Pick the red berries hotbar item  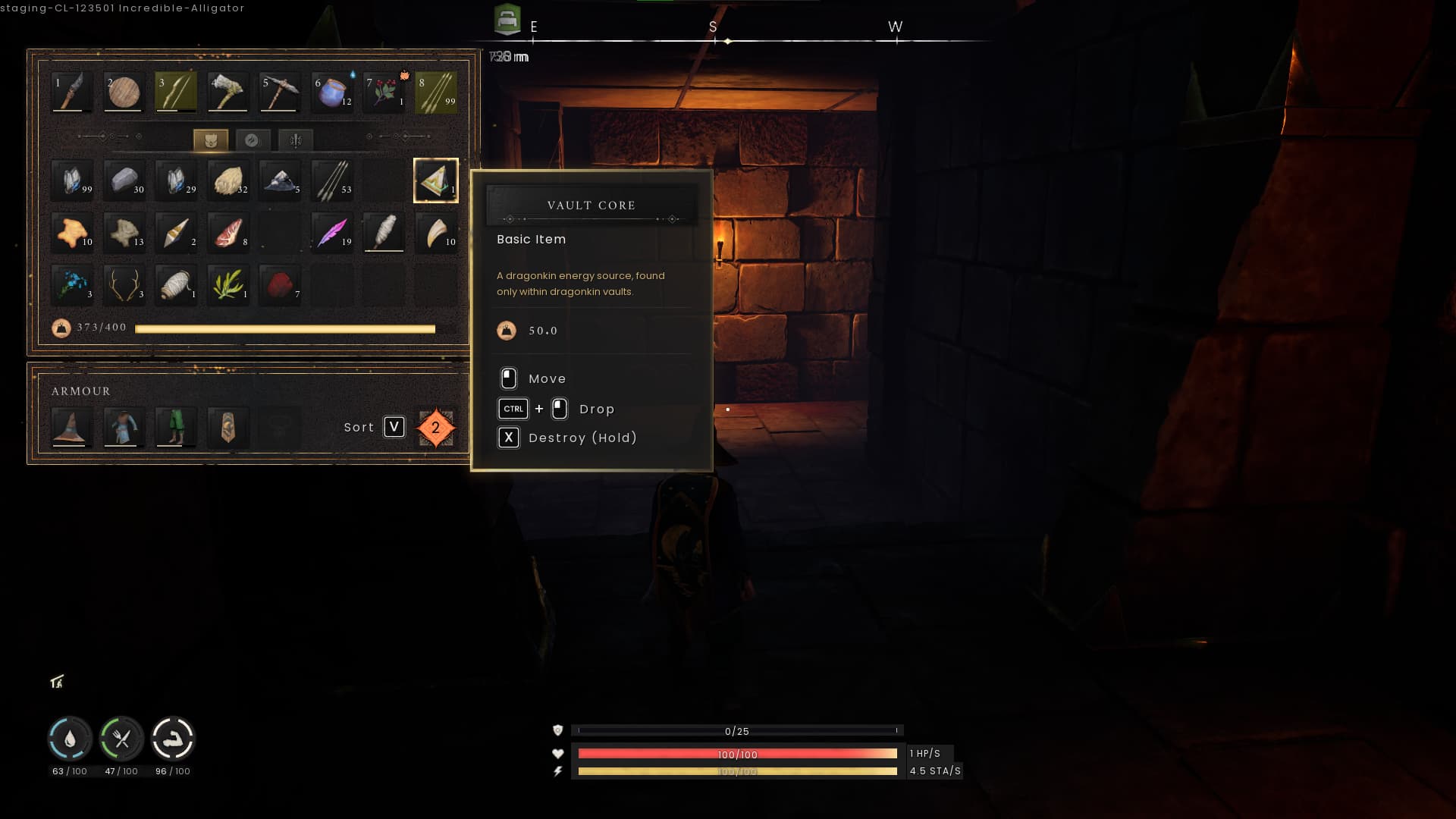pos(384,93)
